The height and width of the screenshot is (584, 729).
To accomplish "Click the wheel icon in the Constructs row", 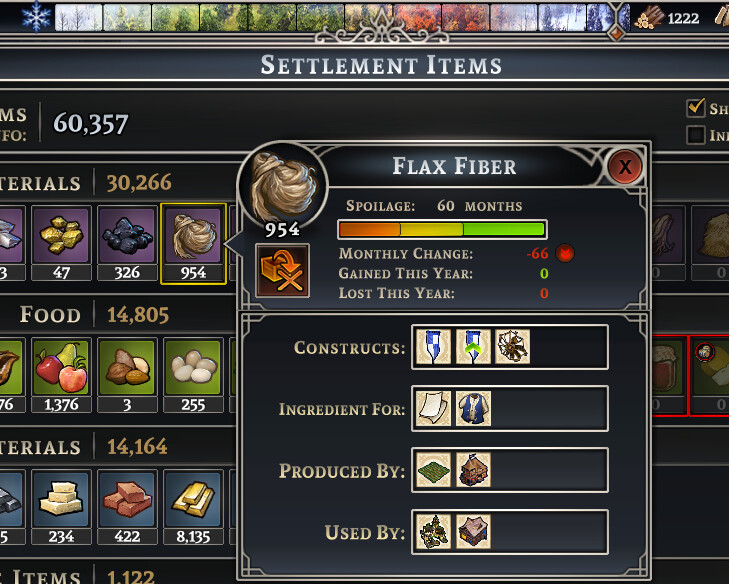I will (513, 347).
